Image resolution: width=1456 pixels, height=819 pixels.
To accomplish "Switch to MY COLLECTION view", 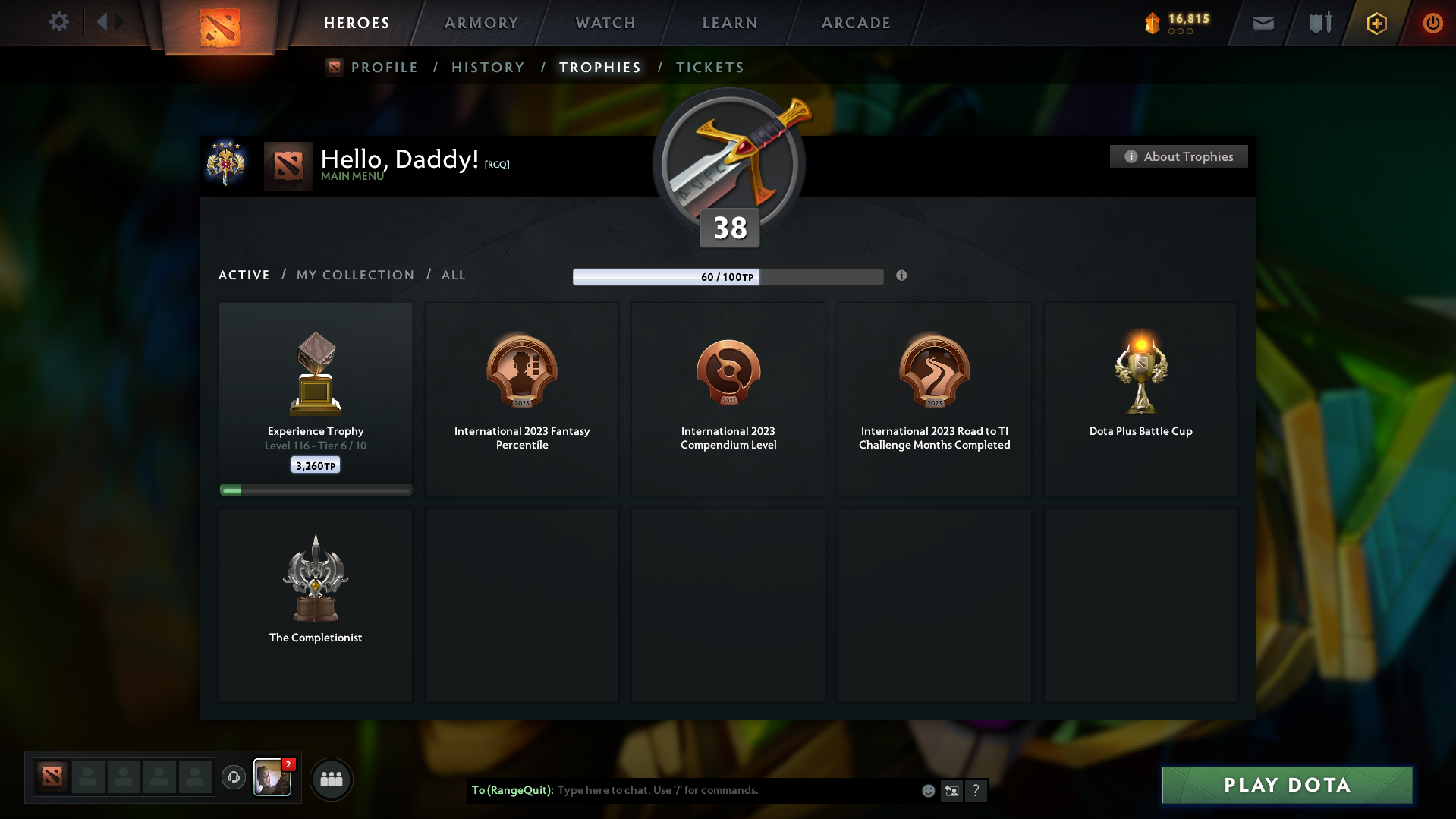I will coord(354,275).
